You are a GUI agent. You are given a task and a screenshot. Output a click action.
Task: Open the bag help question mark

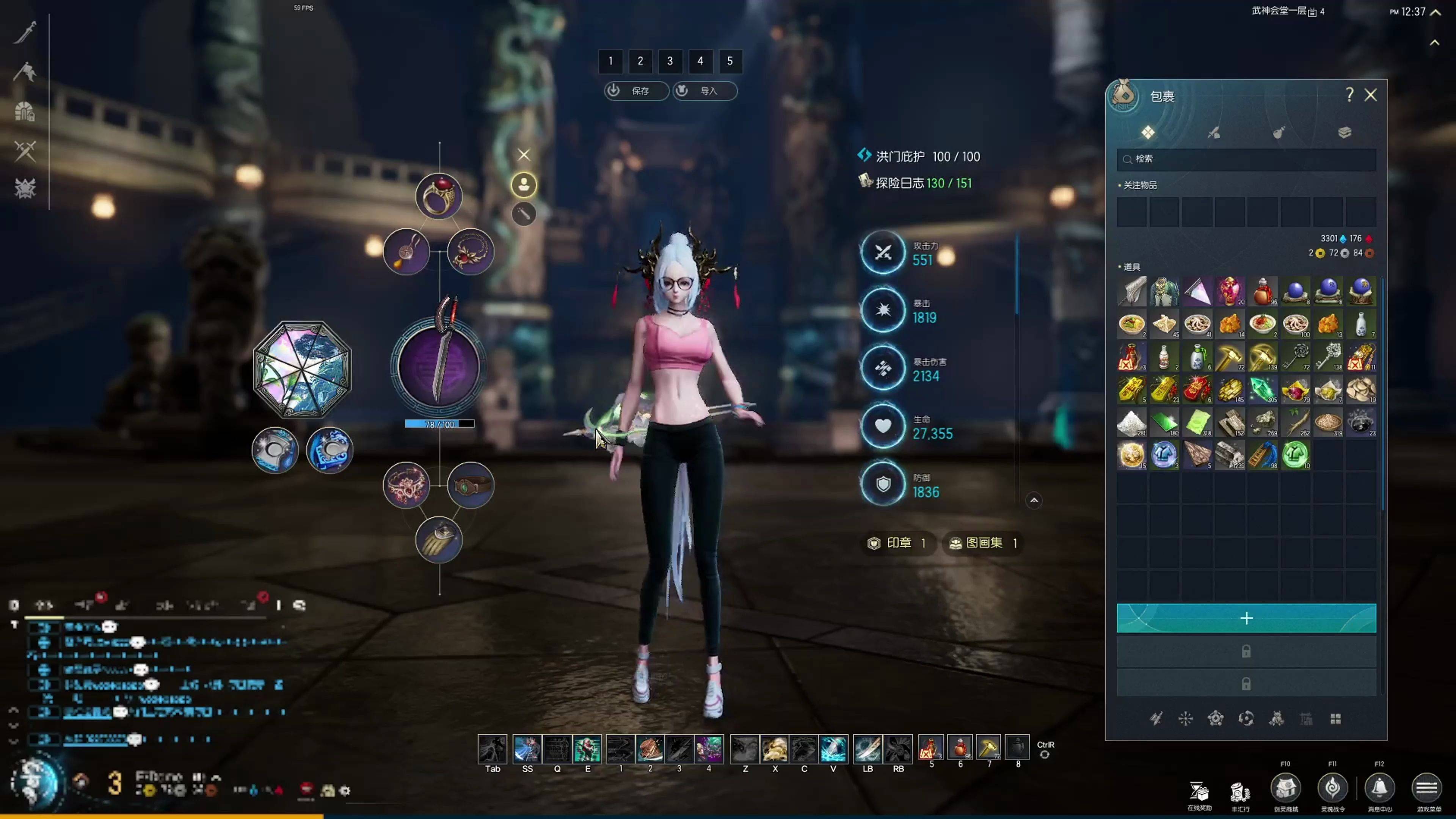pyautogui.click(x=1349, y=95)
